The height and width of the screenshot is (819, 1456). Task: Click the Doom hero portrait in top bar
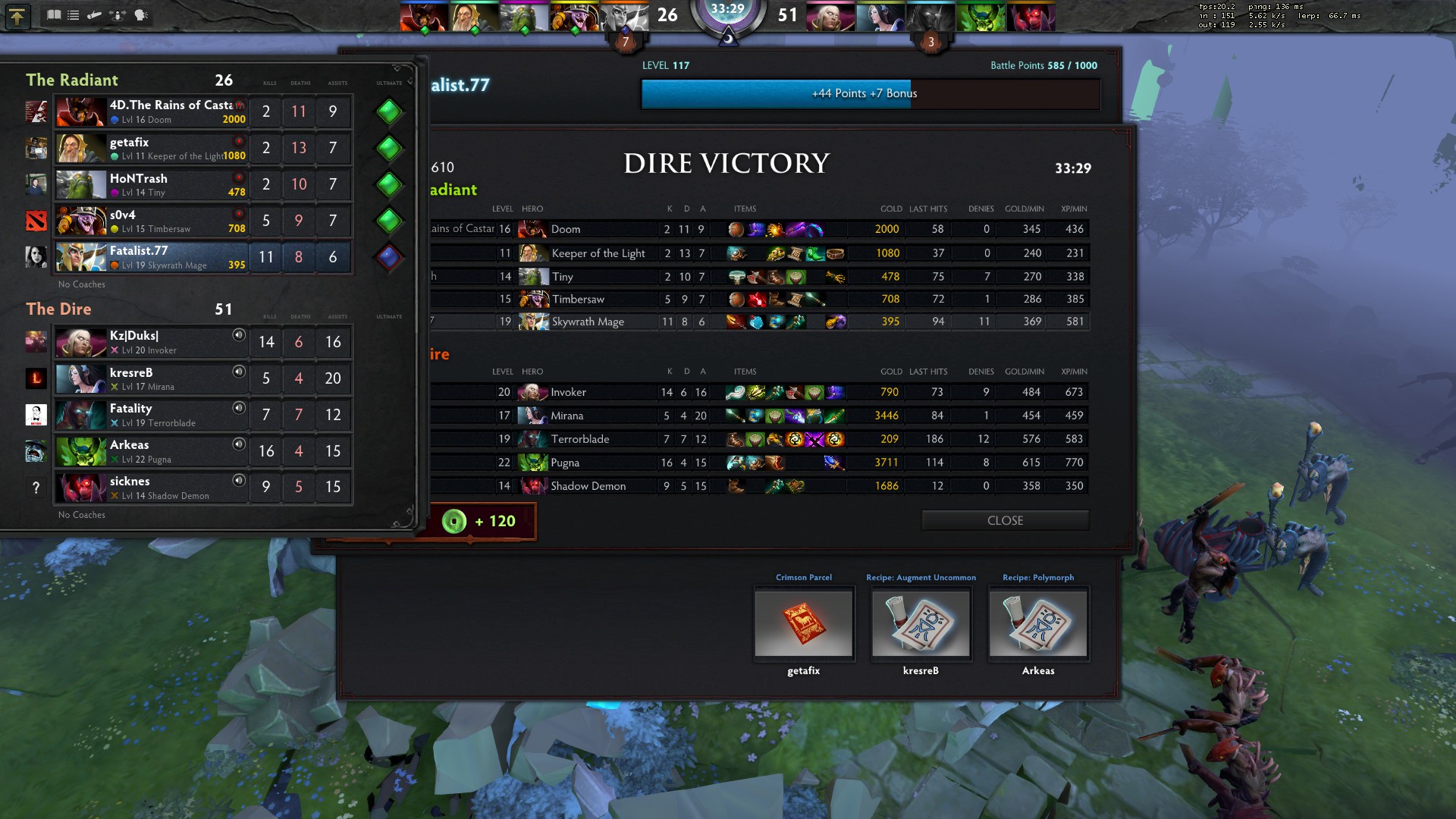tap(425, 16)
